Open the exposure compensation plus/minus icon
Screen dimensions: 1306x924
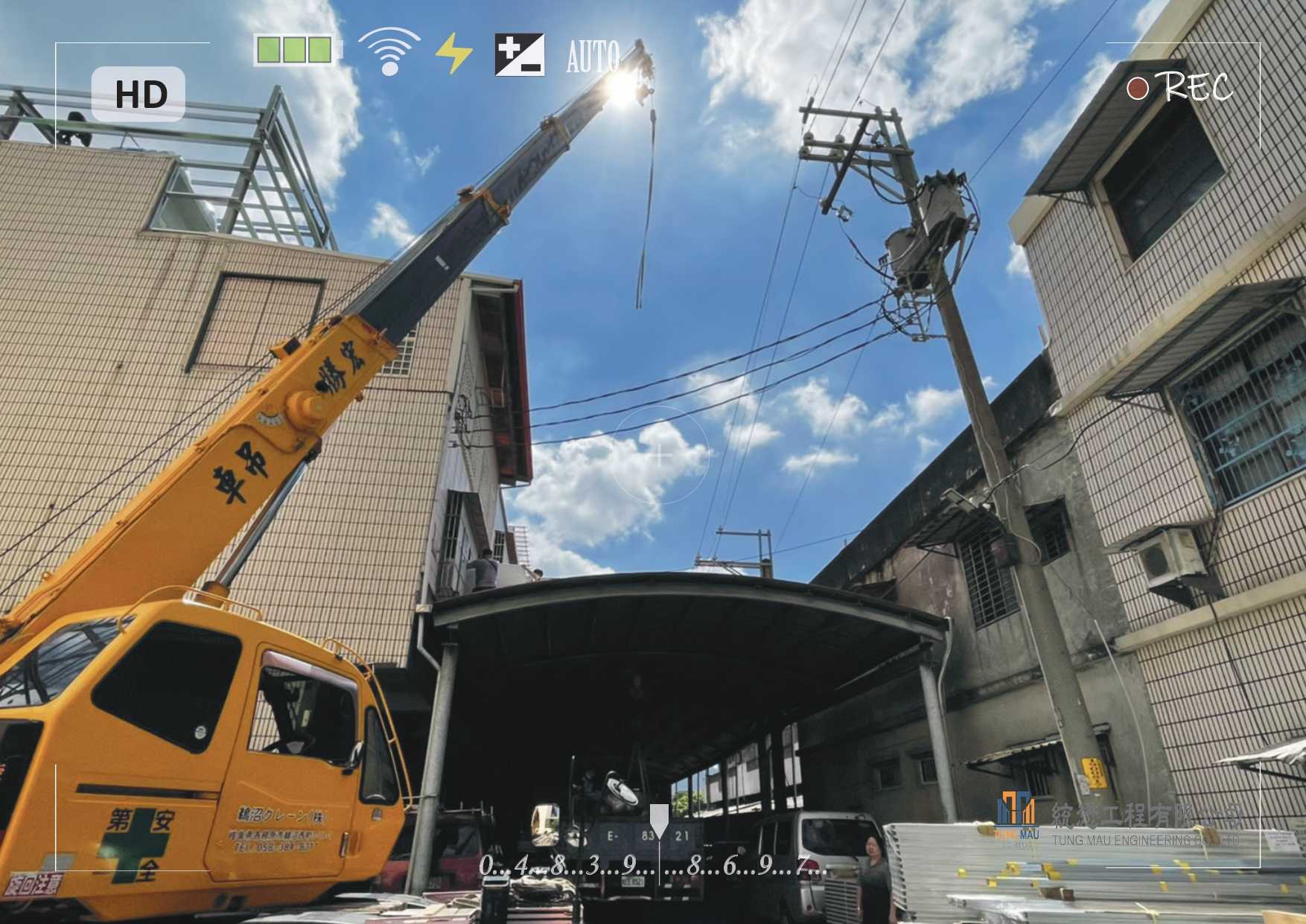tap(520, 54)
